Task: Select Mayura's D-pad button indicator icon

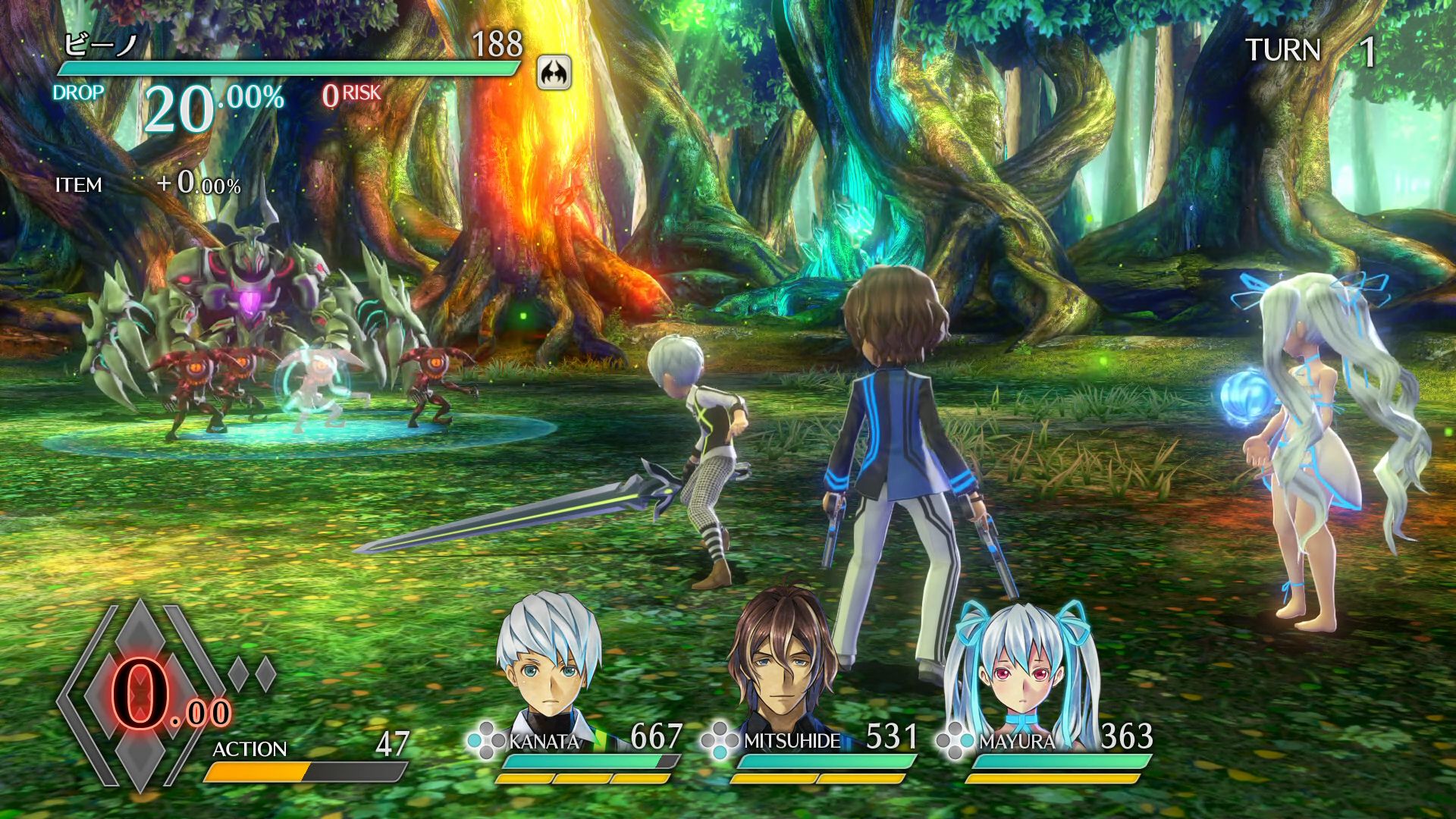Action: click(953, 740)
